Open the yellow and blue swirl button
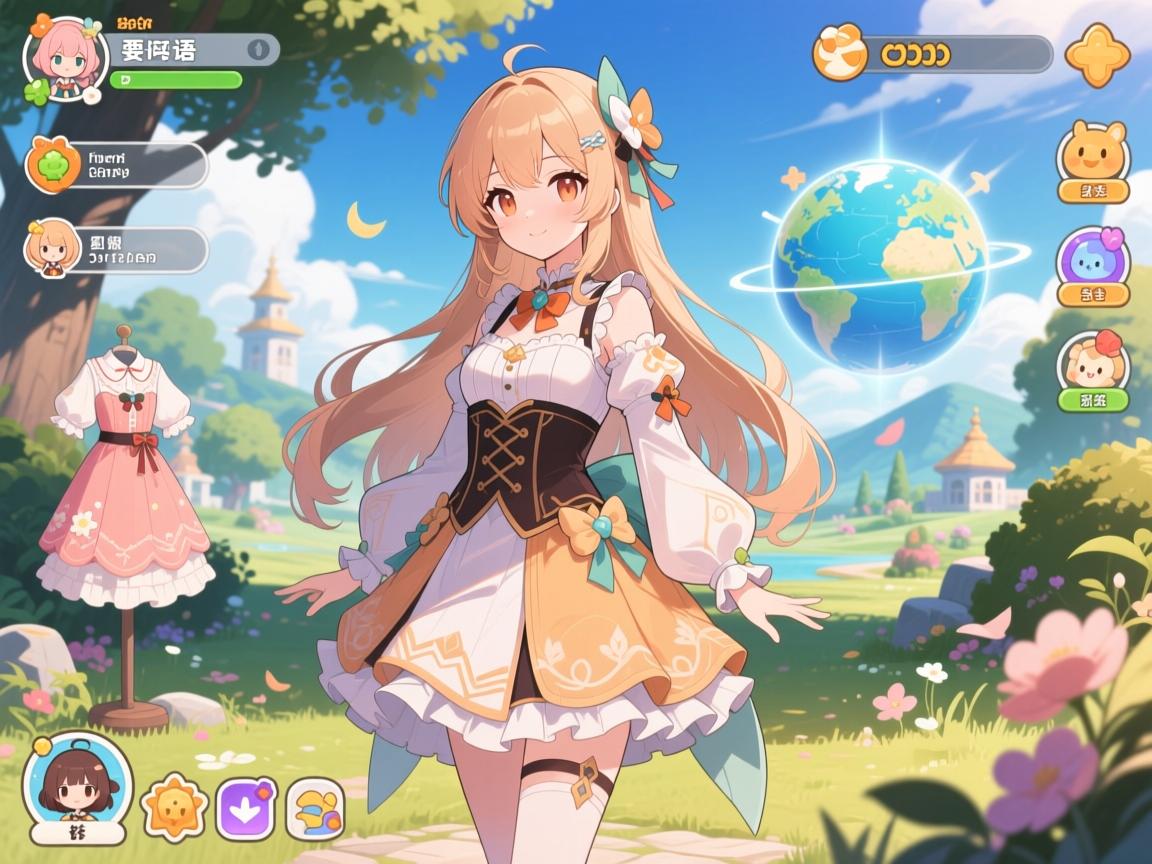This screenshot has height=864, width=1152. [315, 808]
